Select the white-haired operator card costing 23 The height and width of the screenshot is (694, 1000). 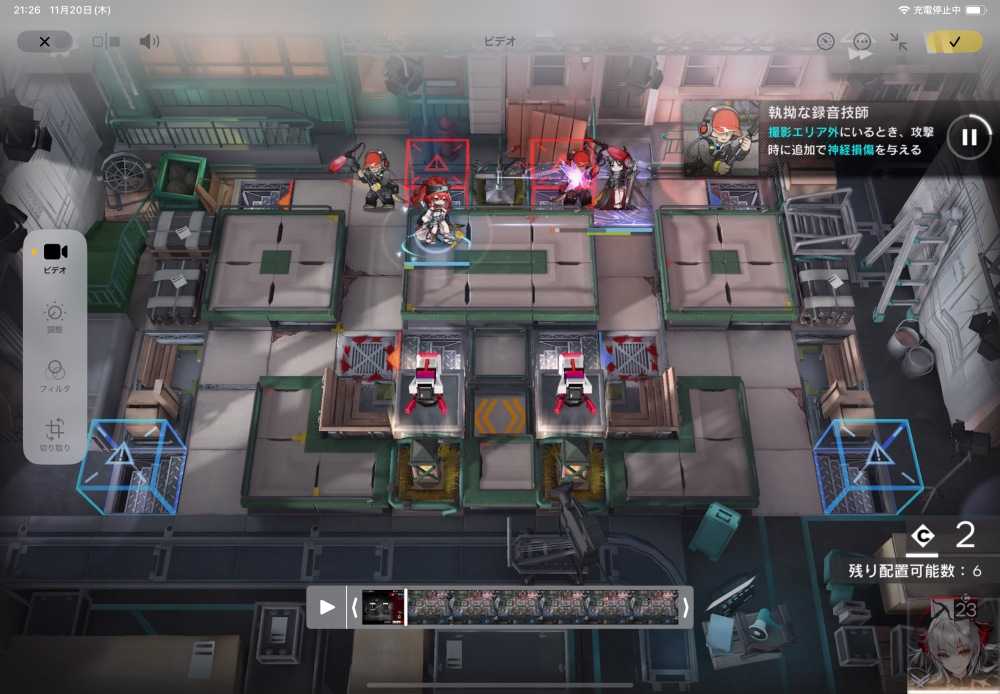pos(953,643)
